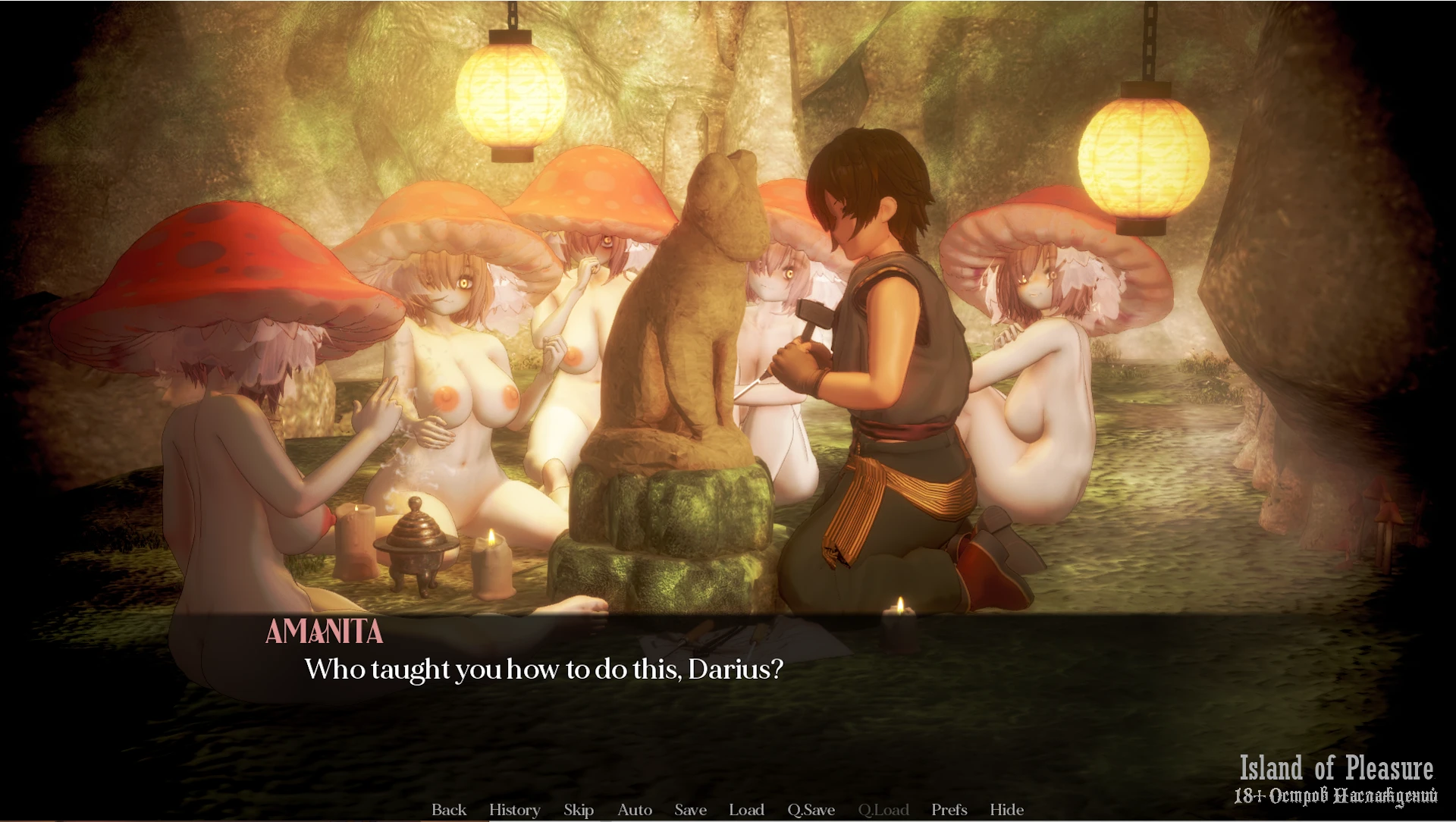Image resolution: width=1456 pixels, height=822 pixels.
Task: Open the dialogue History log
Action: [514, 810]
